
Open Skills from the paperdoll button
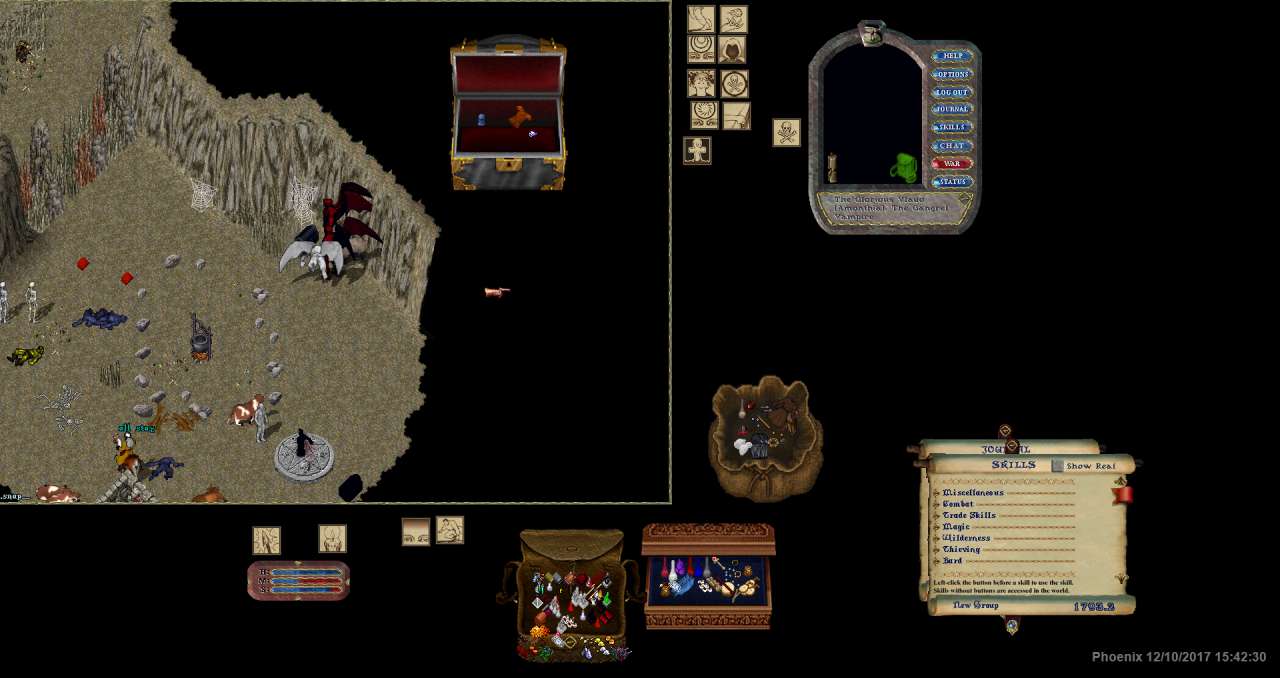pyautogui.click(x=952, y=127)
